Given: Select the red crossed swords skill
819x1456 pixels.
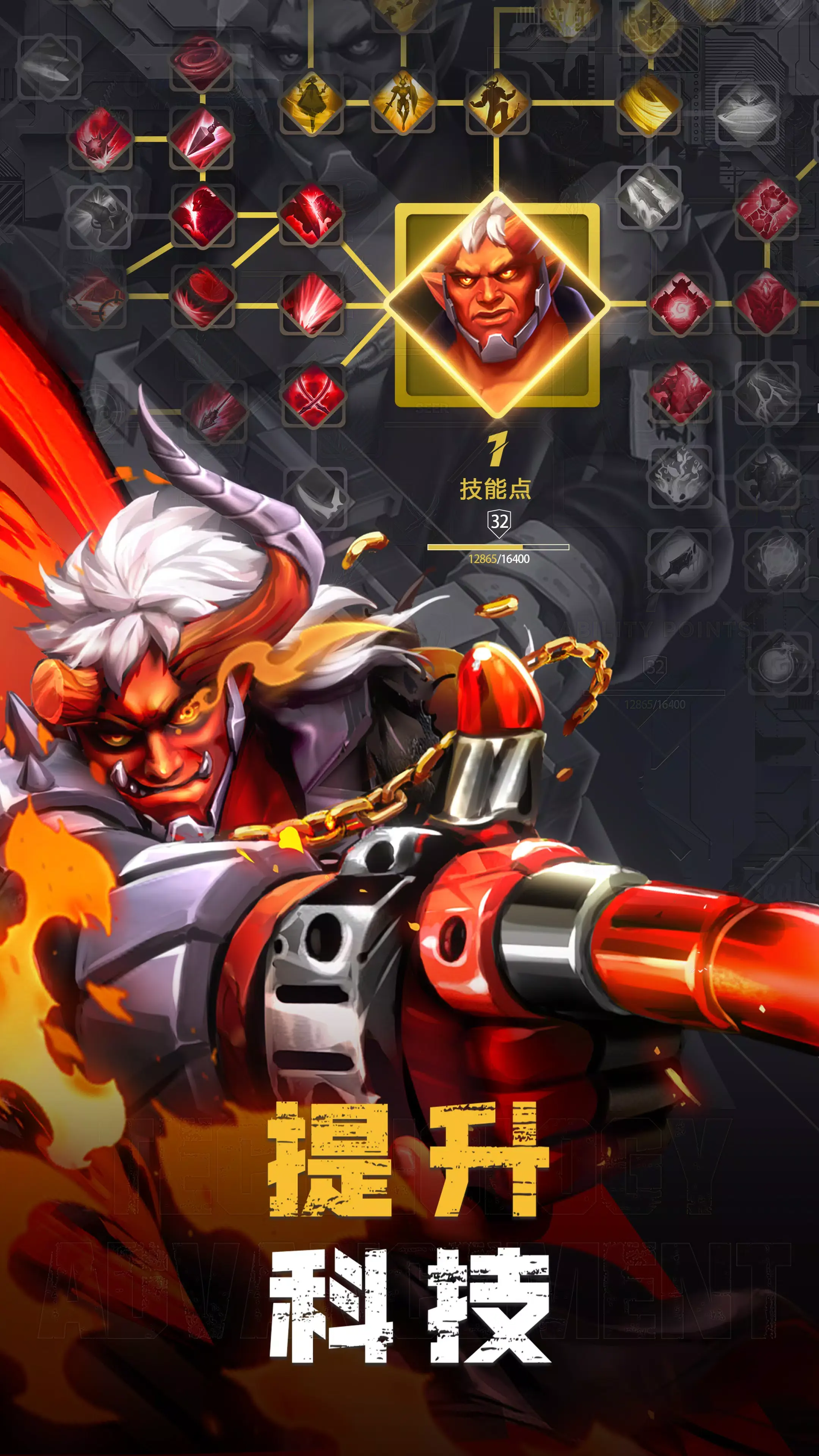Looking at the screenshot, I should click(x=312, y=395).
